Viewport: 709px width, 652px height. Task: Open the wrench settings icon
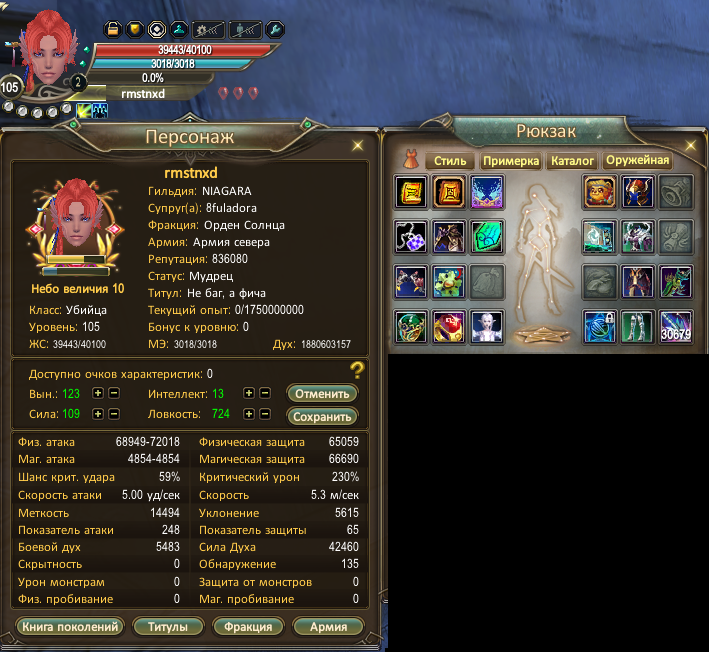274,28
